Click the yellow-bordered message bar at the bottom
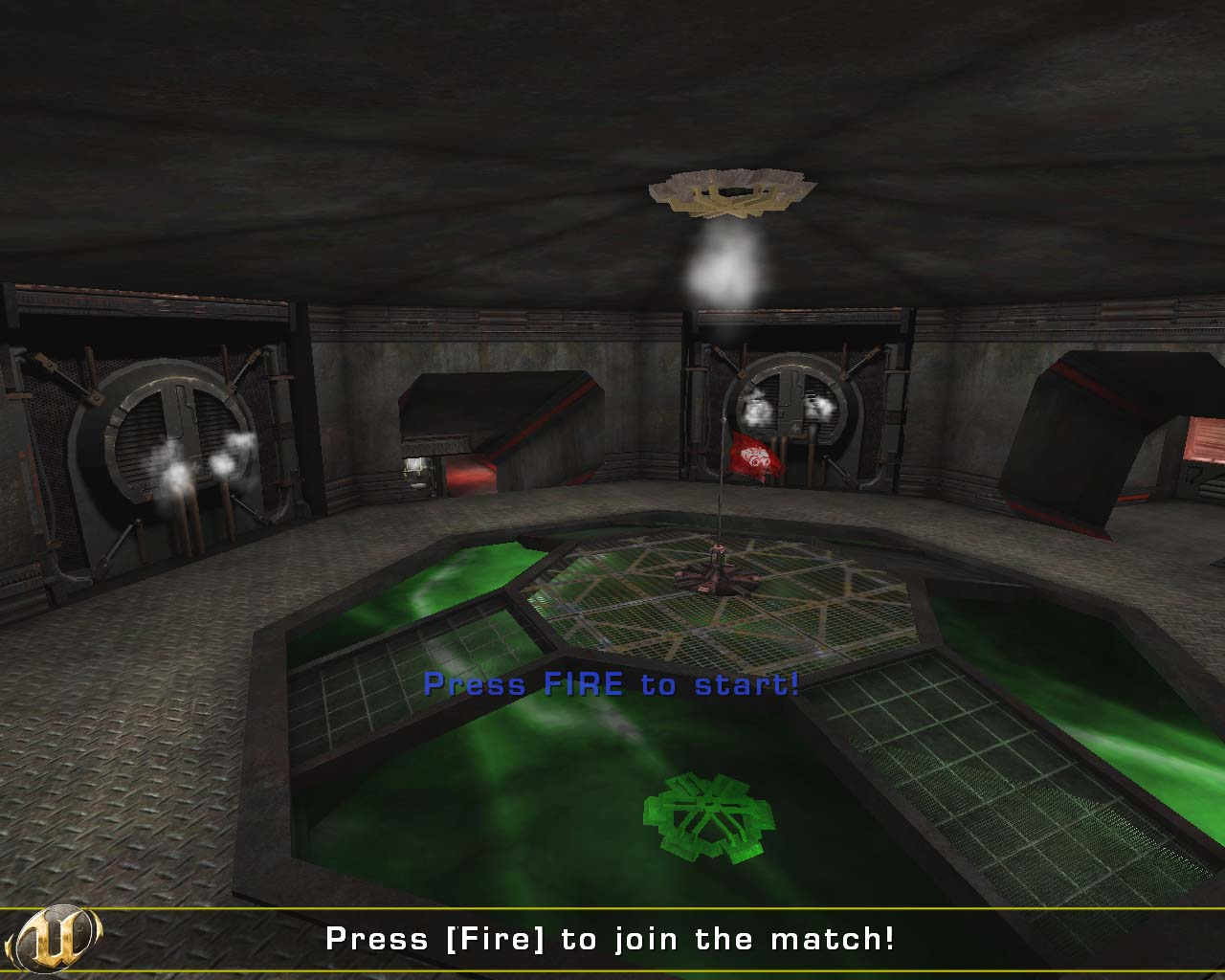1225x980 pixels. coord(612,940)
